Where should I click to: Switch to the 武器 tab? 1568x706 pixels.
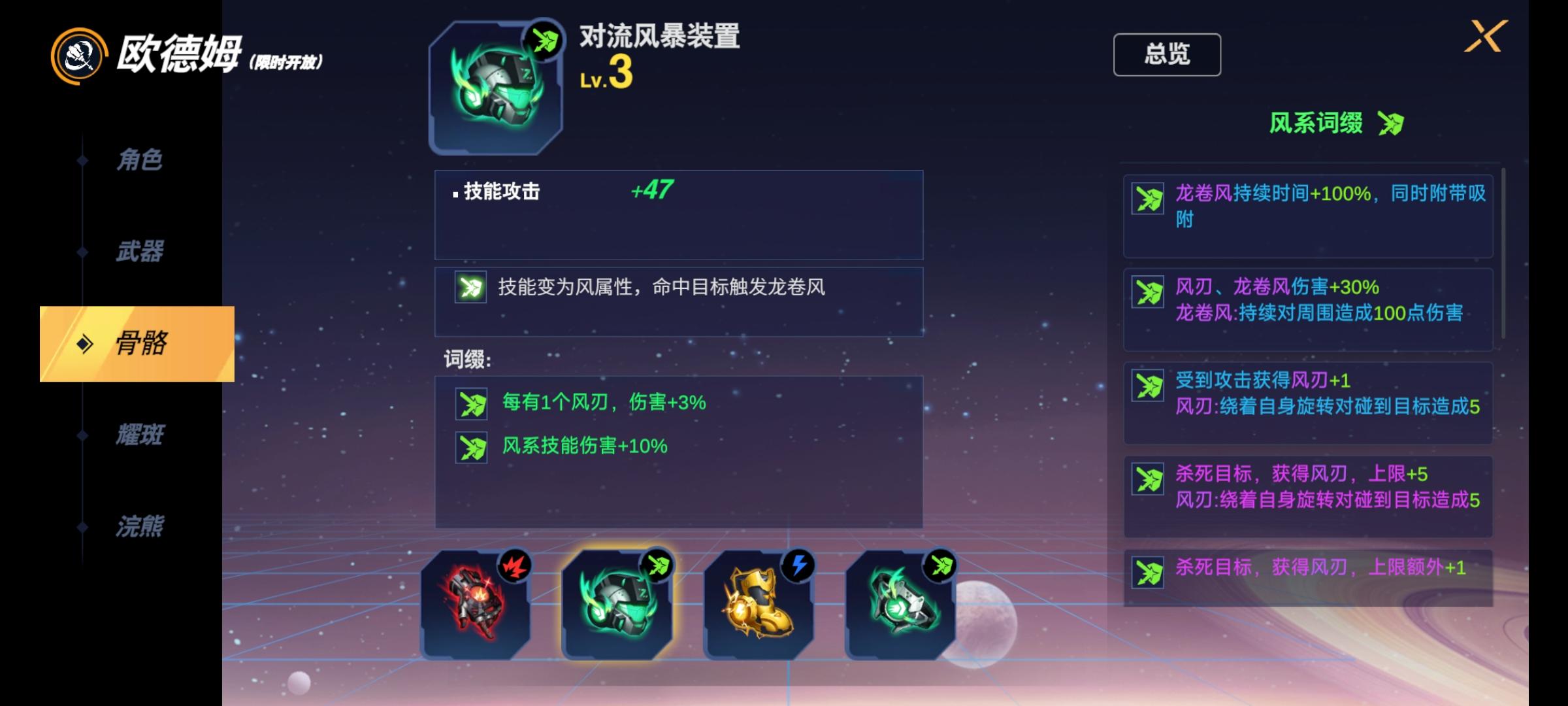140,252
